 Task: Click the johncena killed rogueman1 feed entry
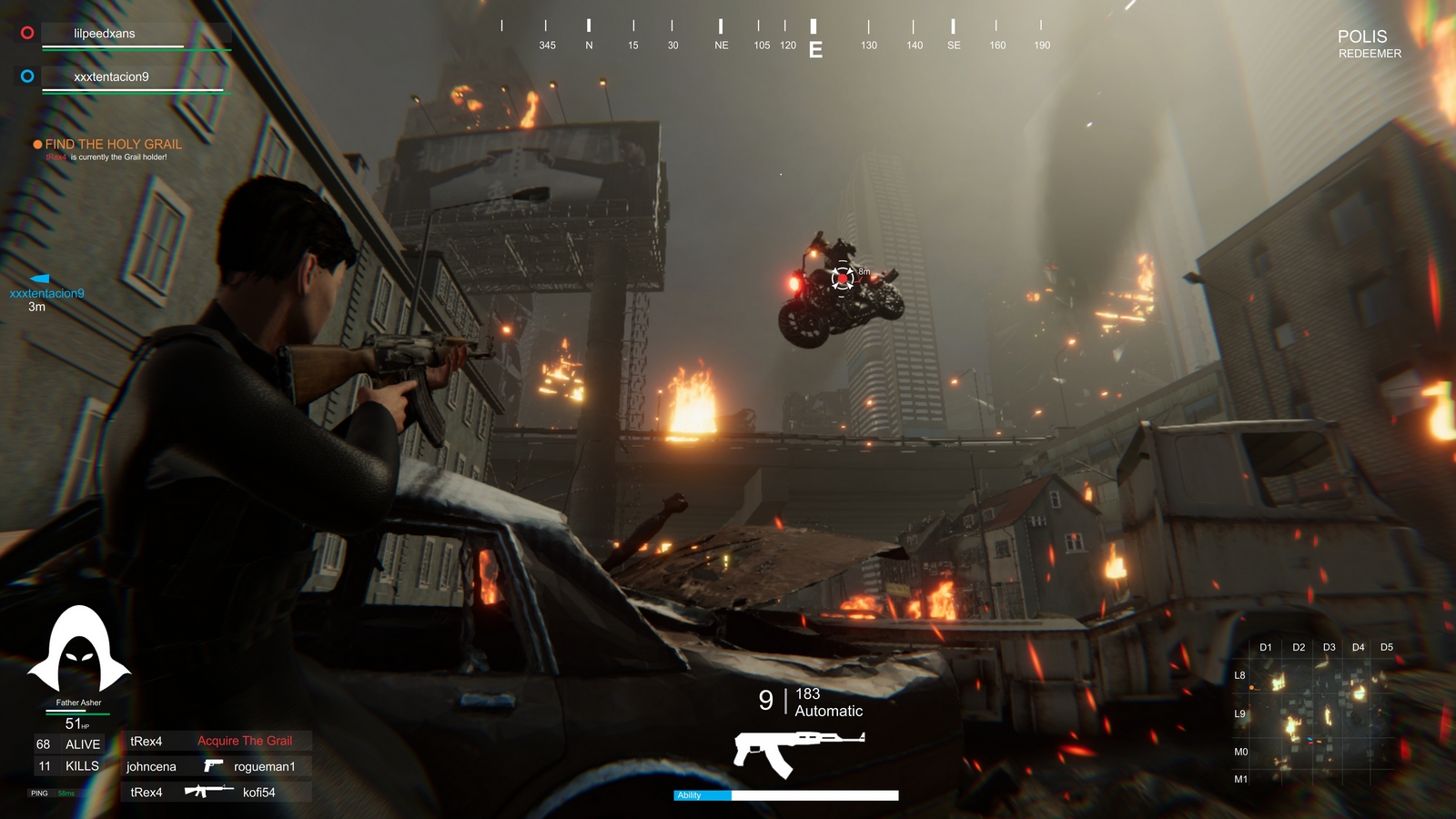217,766
